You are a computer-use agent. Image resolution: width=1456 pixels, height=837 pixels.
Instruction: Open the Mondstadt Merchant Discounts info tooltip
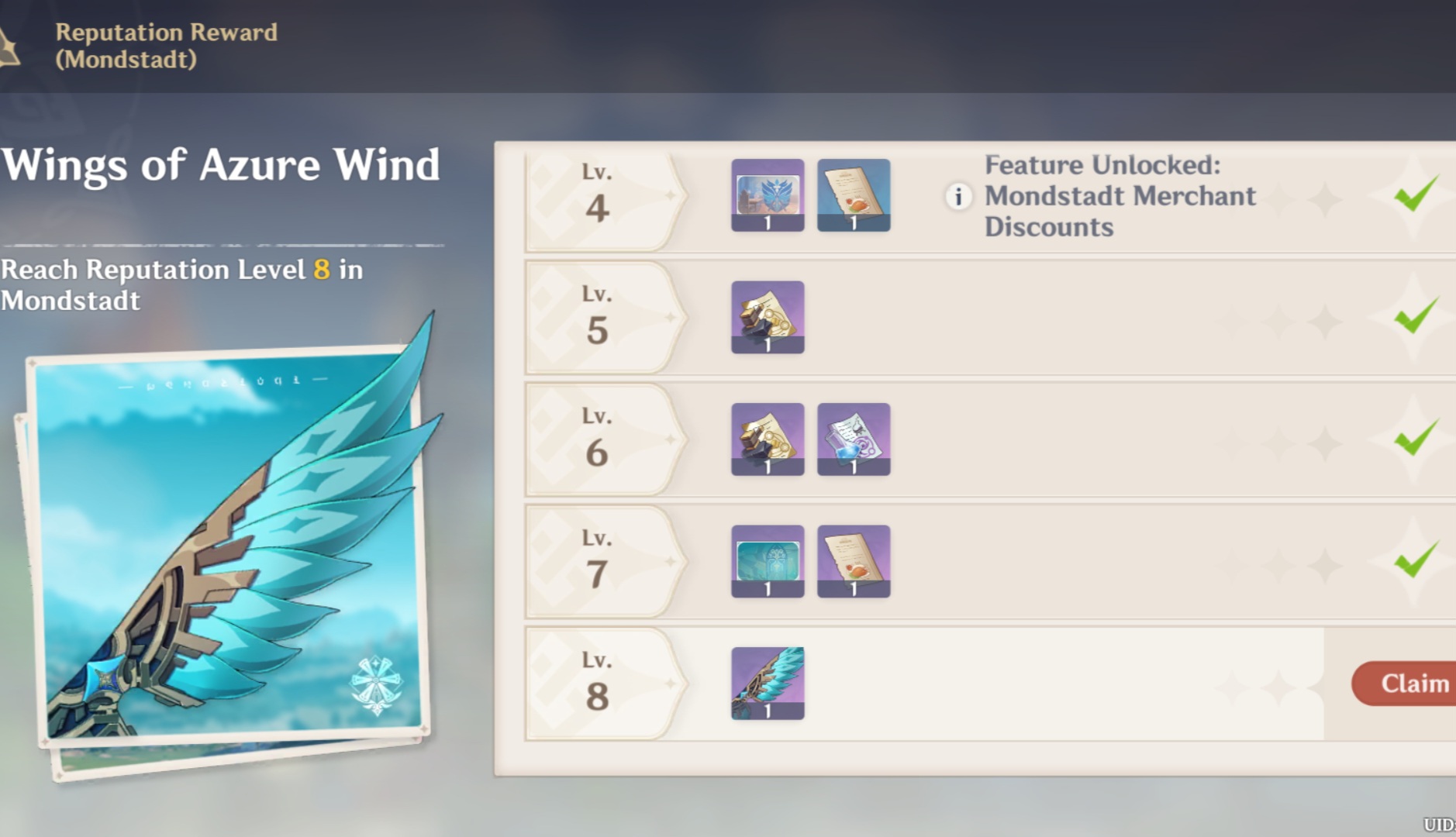pos(958,198)
